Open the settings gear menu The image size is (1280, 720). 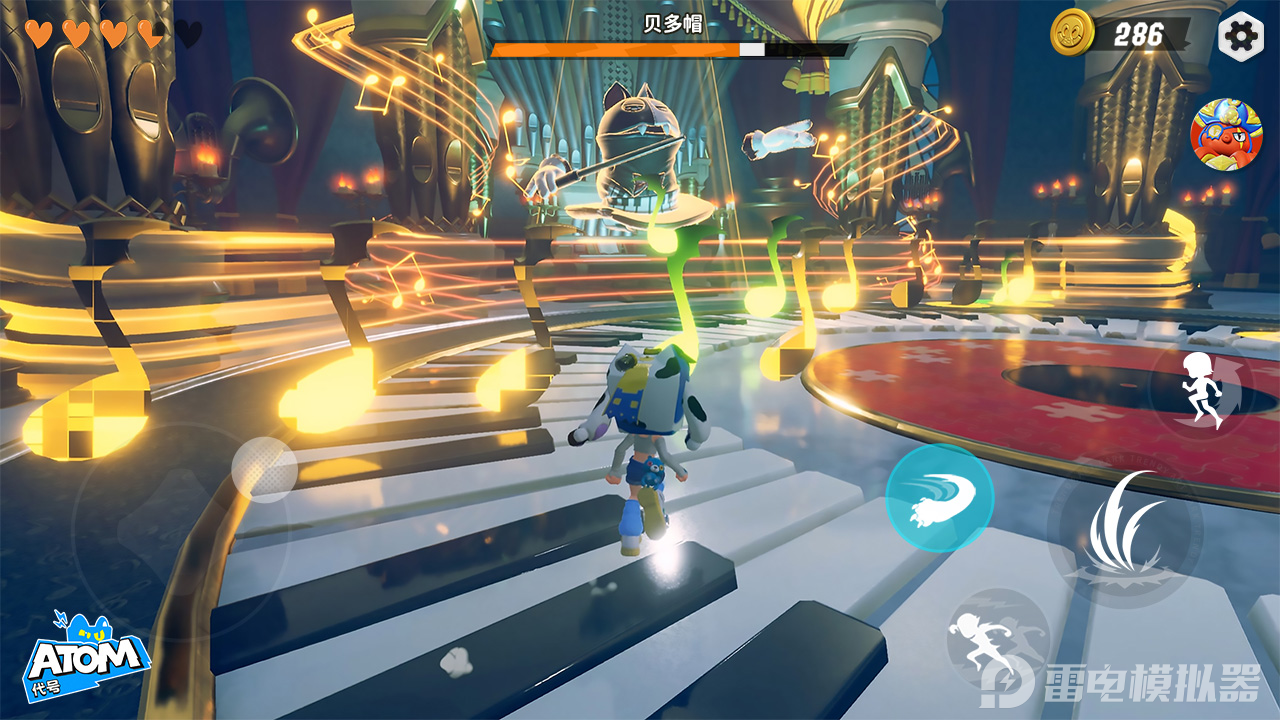[1241, 37]
